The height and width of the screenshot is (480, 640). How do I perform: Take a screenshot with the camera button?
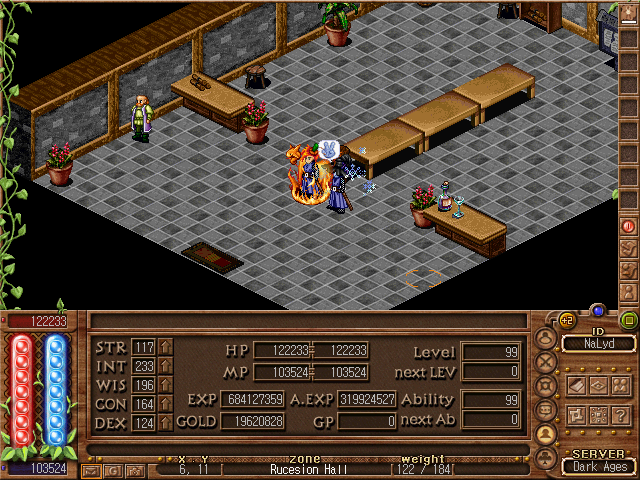tap(135, 469)
